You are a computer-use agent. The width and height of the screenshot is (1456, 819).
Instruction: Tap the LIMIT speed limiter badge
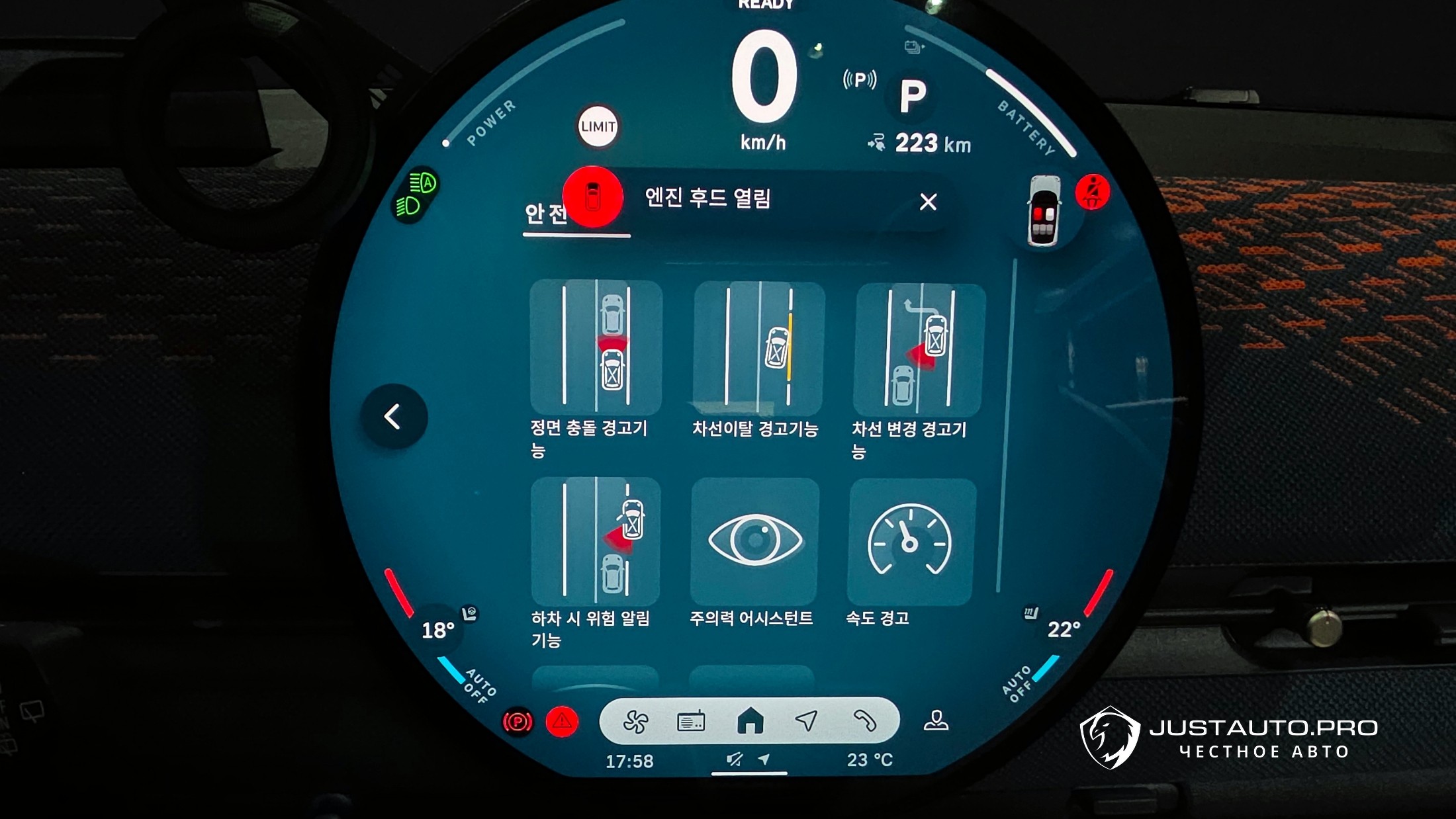(598, 126)
